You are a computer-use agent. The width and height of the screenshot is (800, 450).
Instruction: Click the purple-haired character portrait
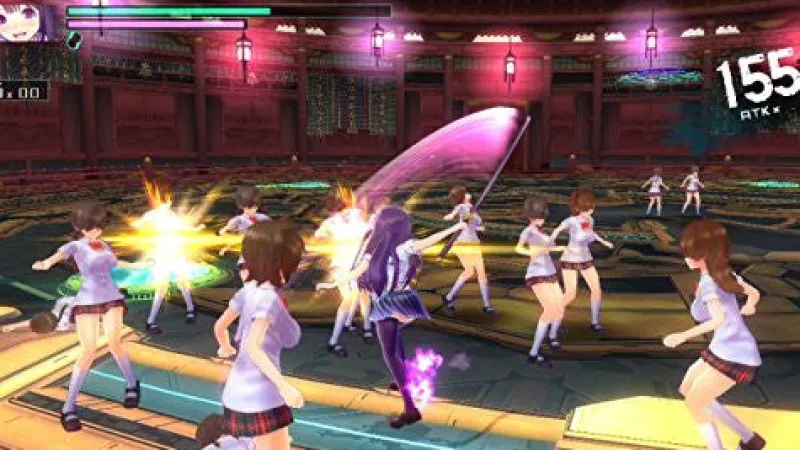click(x=27, y=20)
